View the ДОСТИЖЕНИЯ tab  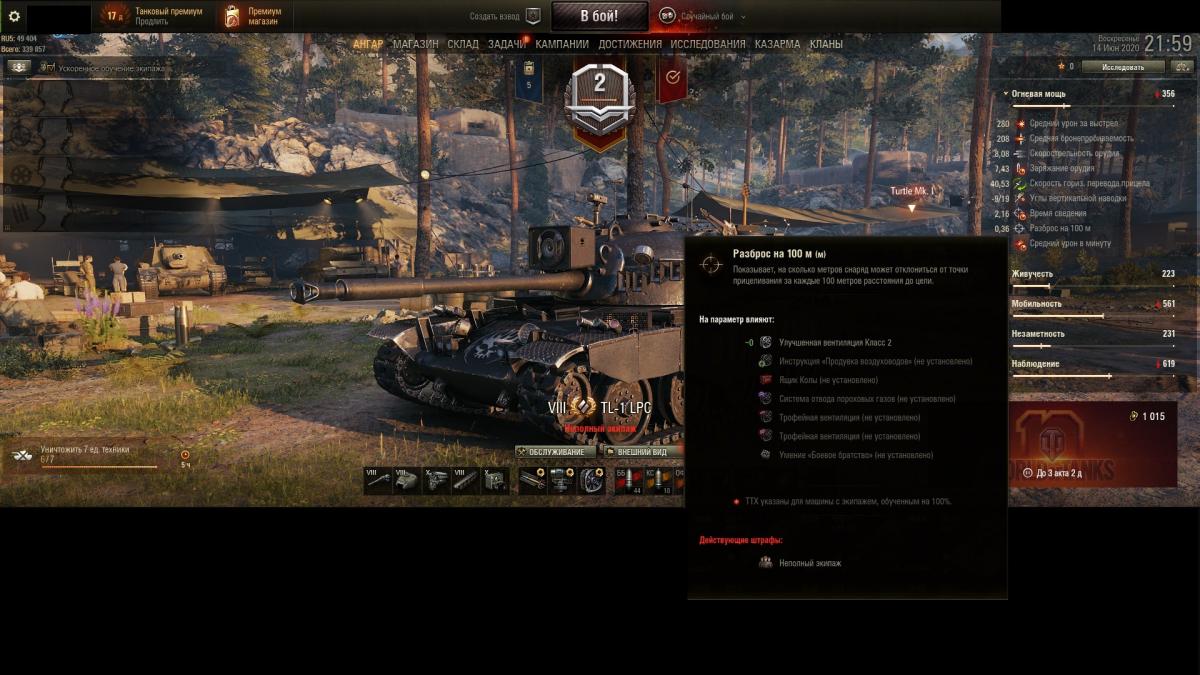click(630, 44)
